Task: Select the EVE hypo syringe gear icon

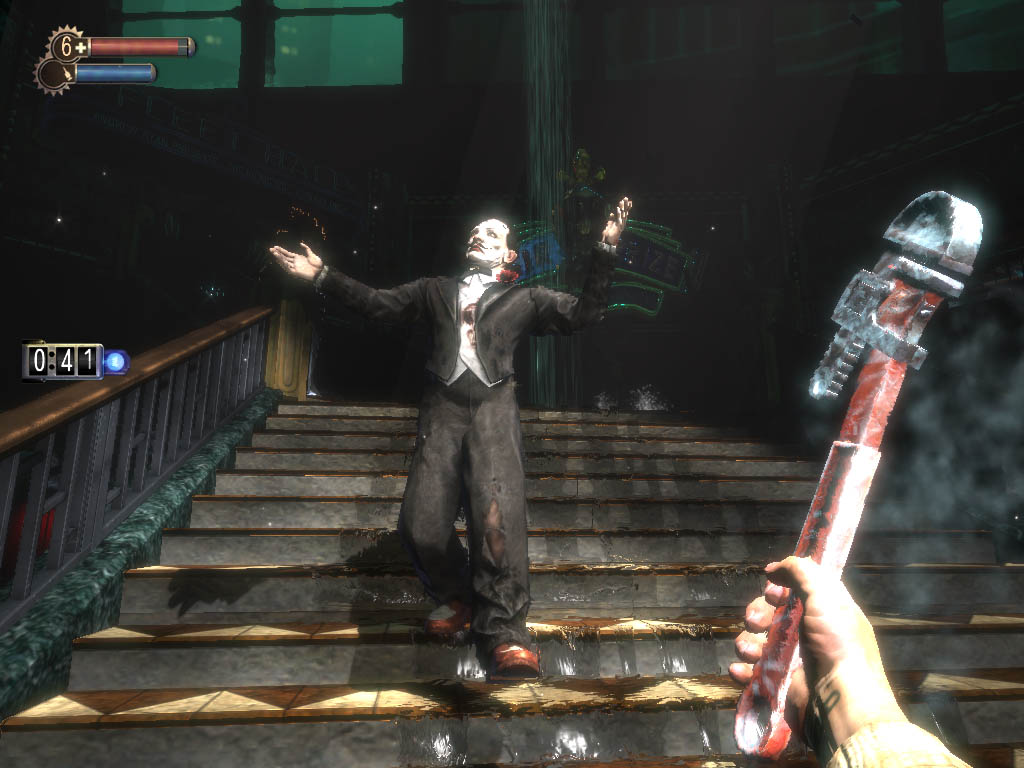Action: 53,74
